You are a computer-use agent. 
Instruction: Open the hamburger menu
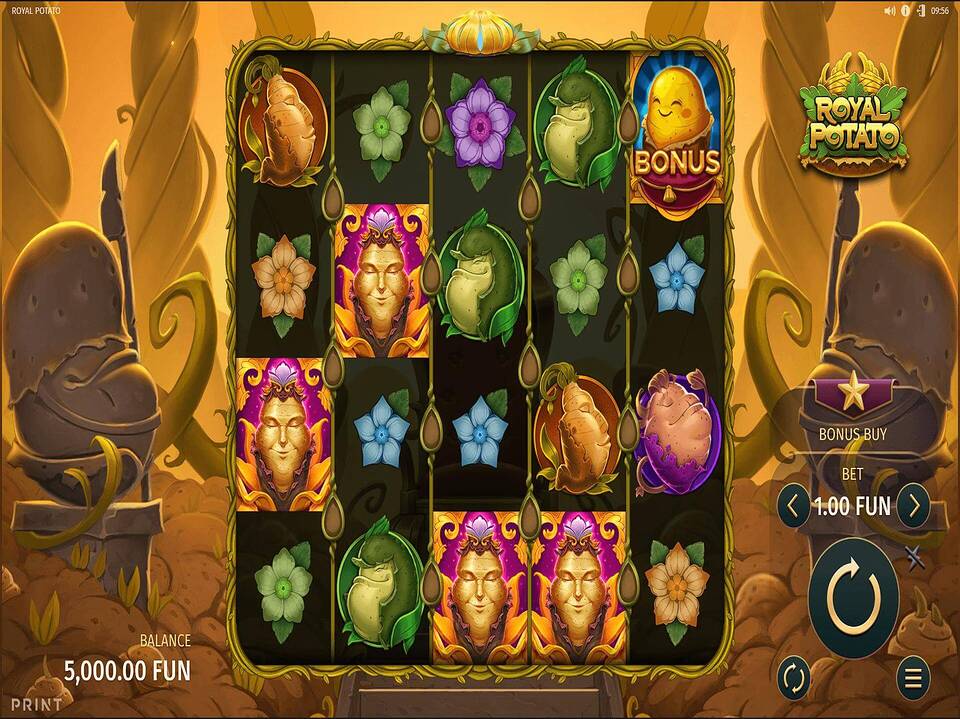[x=913, y=679]
